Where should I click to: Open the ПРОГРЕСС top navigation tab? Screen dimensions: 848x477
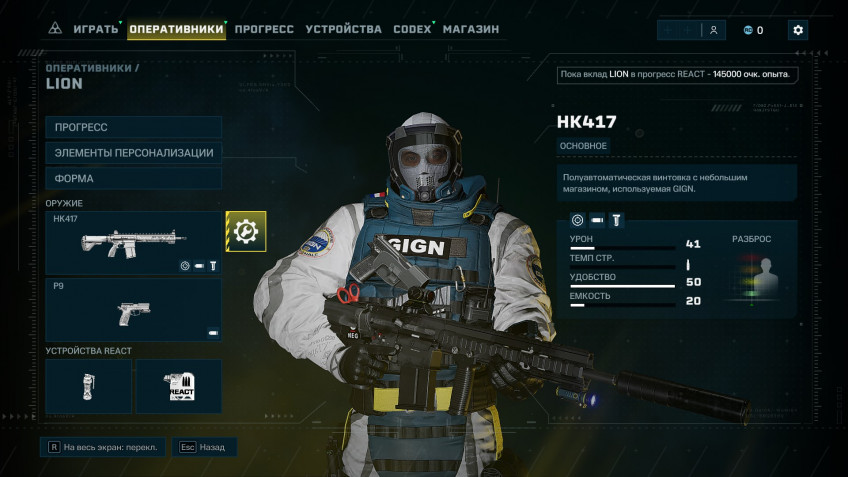(264, 29)
